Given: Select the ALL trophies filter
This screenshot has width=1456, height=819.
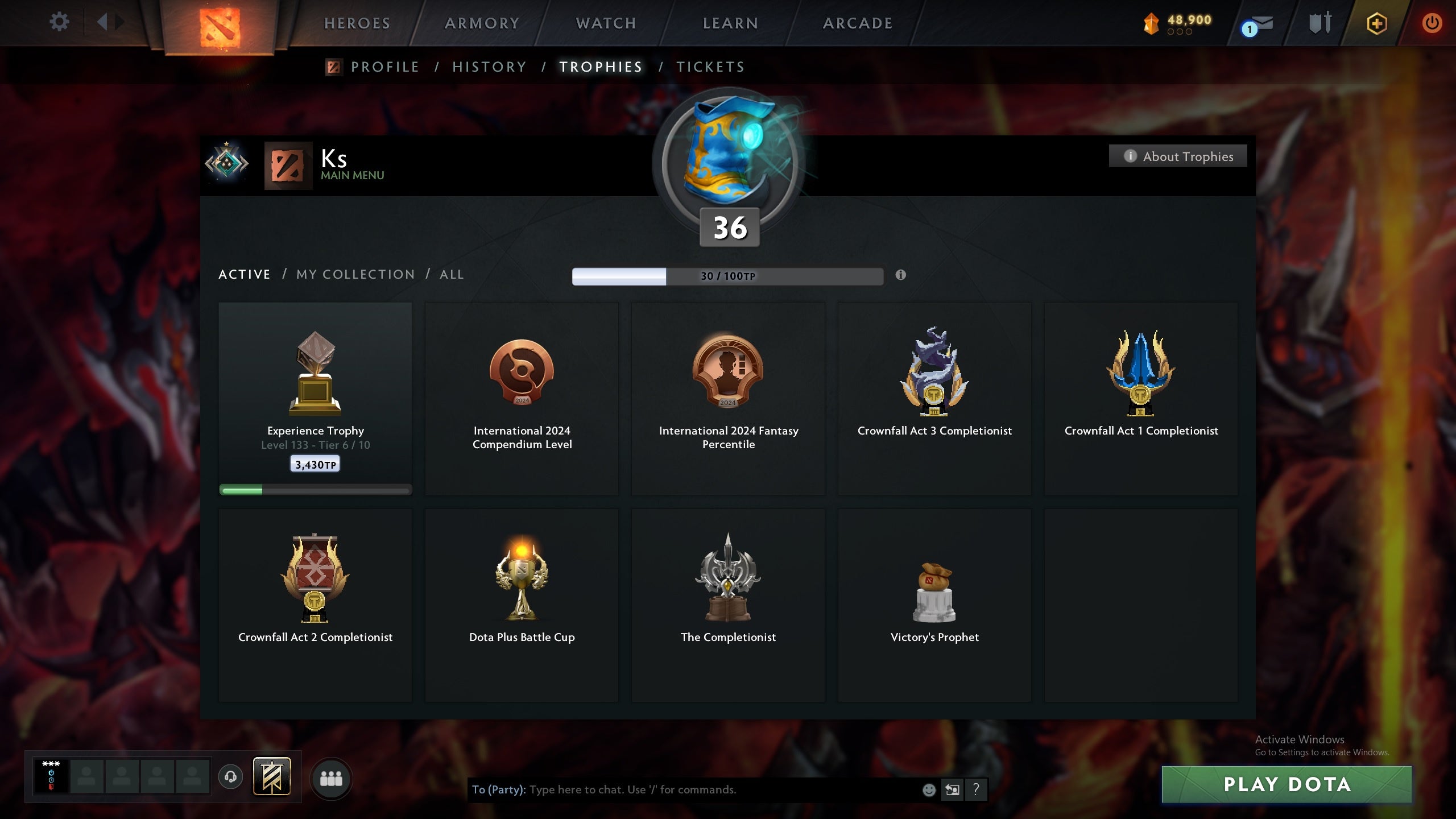Looking at the screenshot, I should (x=451, y=274).
